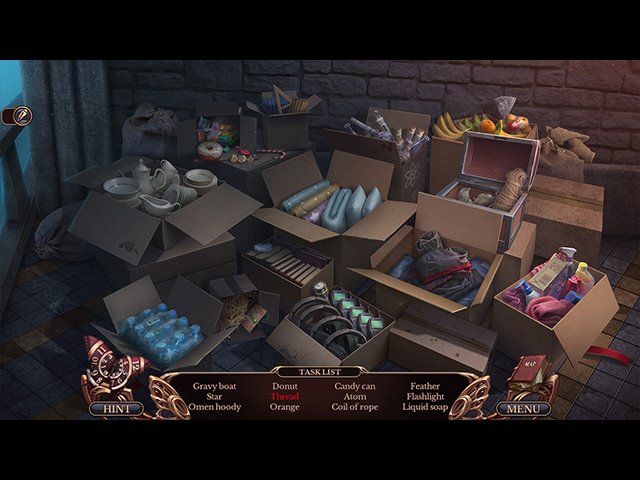The width and height of the screenshot is (640, 480).
Task: Click the 'Star' task entry
Action: [217, 396]
